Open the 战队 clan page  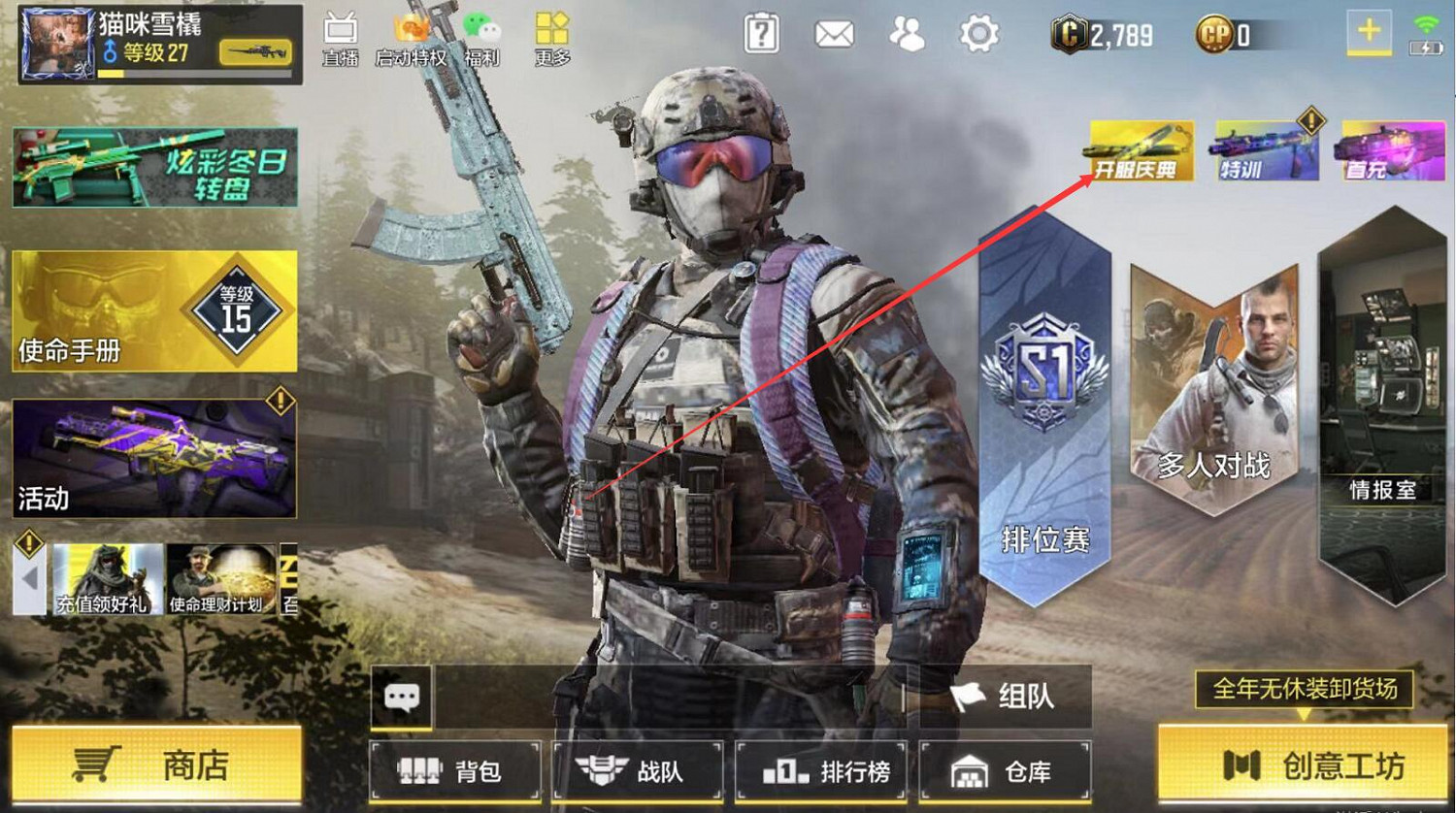(638, 771)
